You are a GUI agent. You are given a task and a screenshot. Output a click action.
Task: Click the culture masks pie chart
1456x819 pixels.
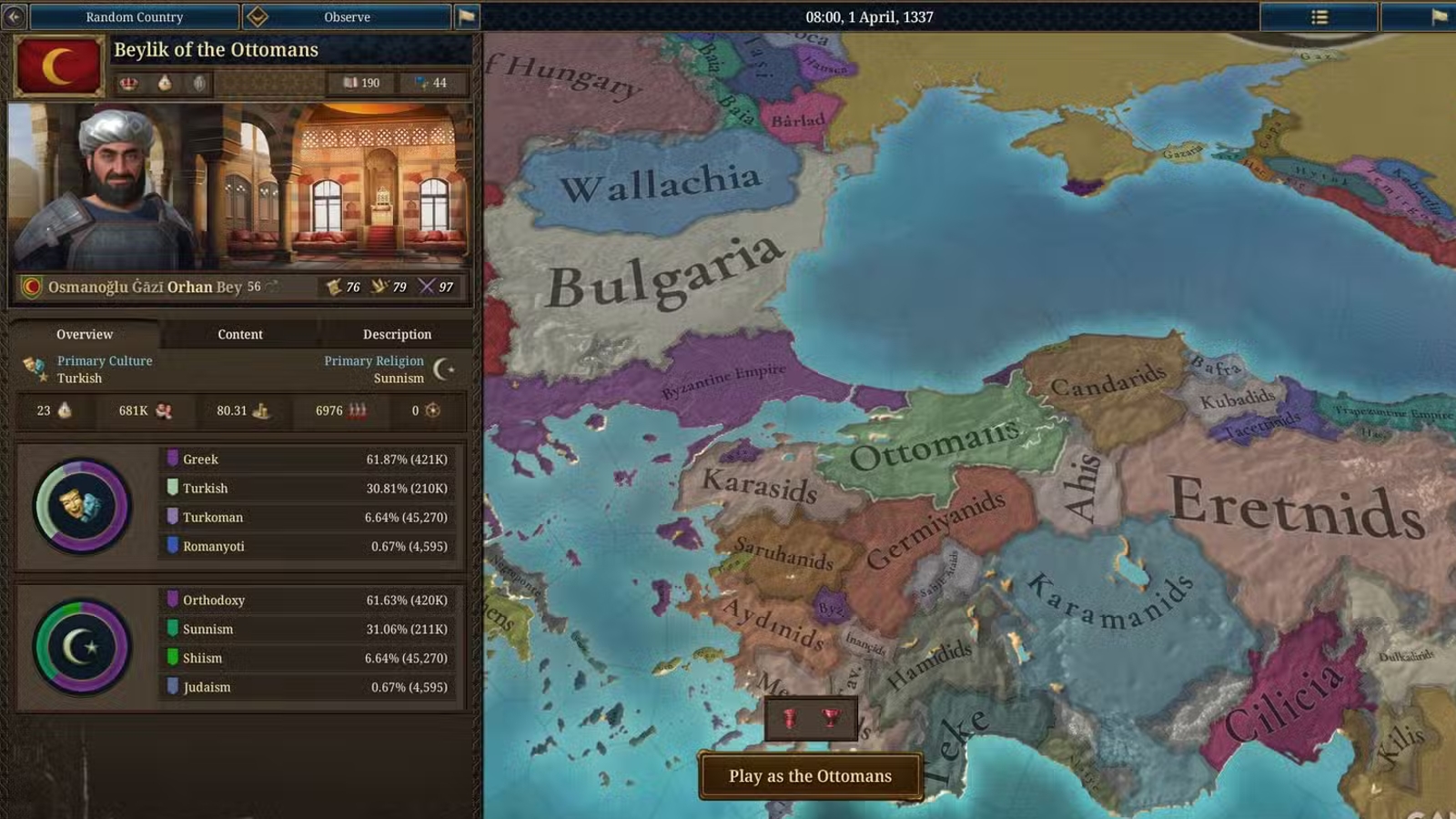coord(82,506)
